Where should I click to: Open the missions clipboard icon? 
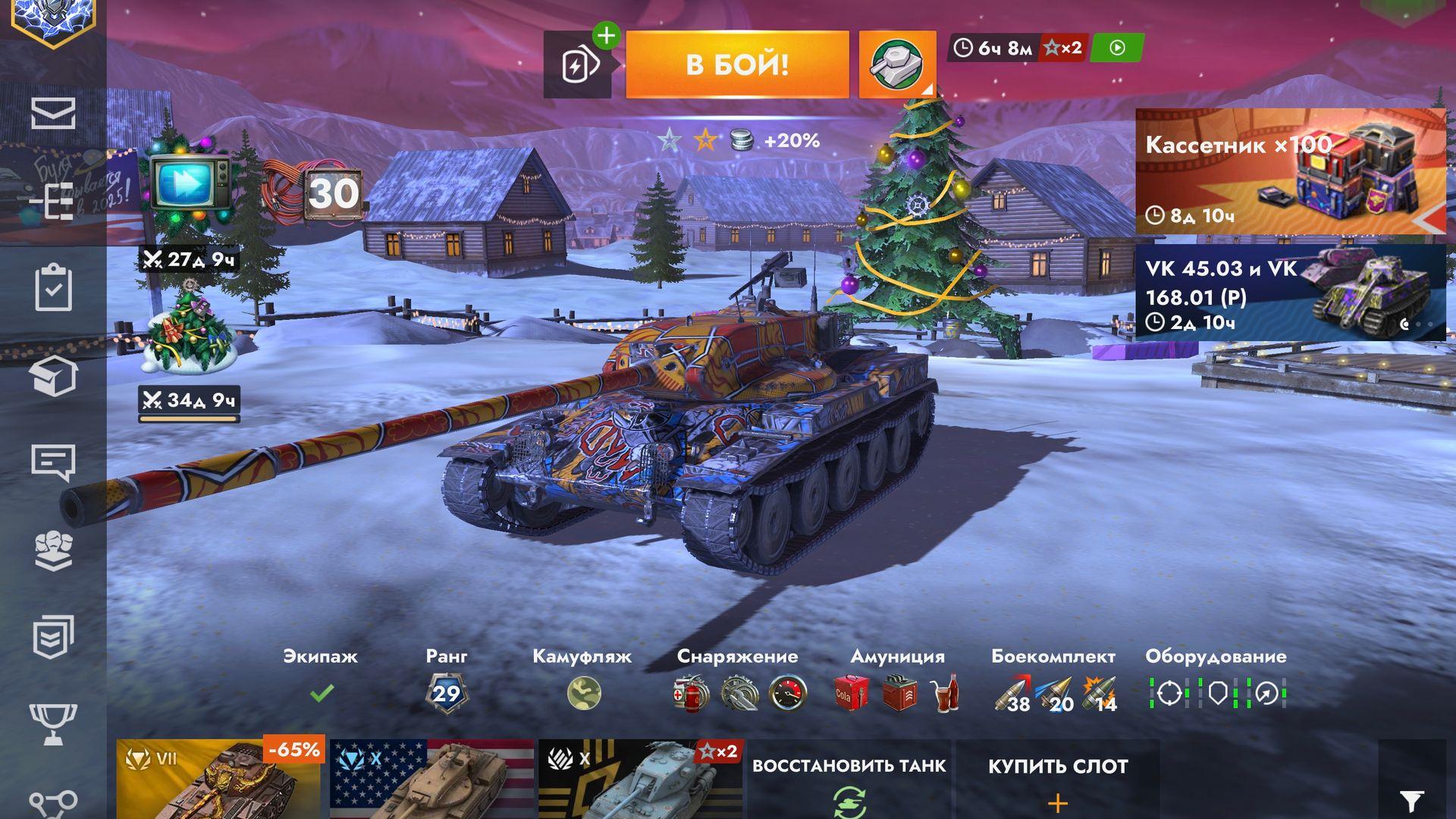53,287
